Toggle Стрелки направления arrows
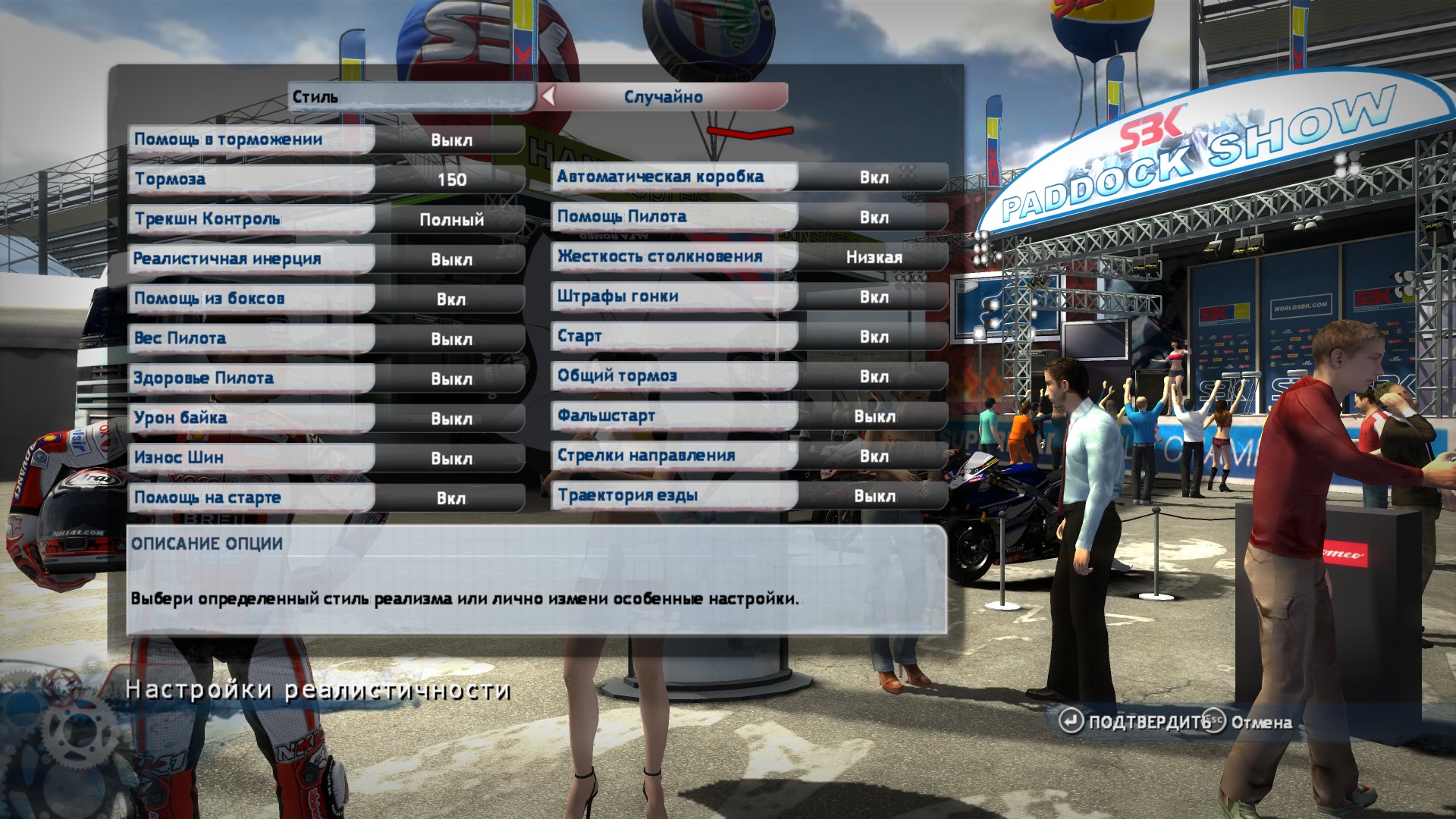Image resolution: width=1456 pixels, height=819 pixels. [749, 456]
